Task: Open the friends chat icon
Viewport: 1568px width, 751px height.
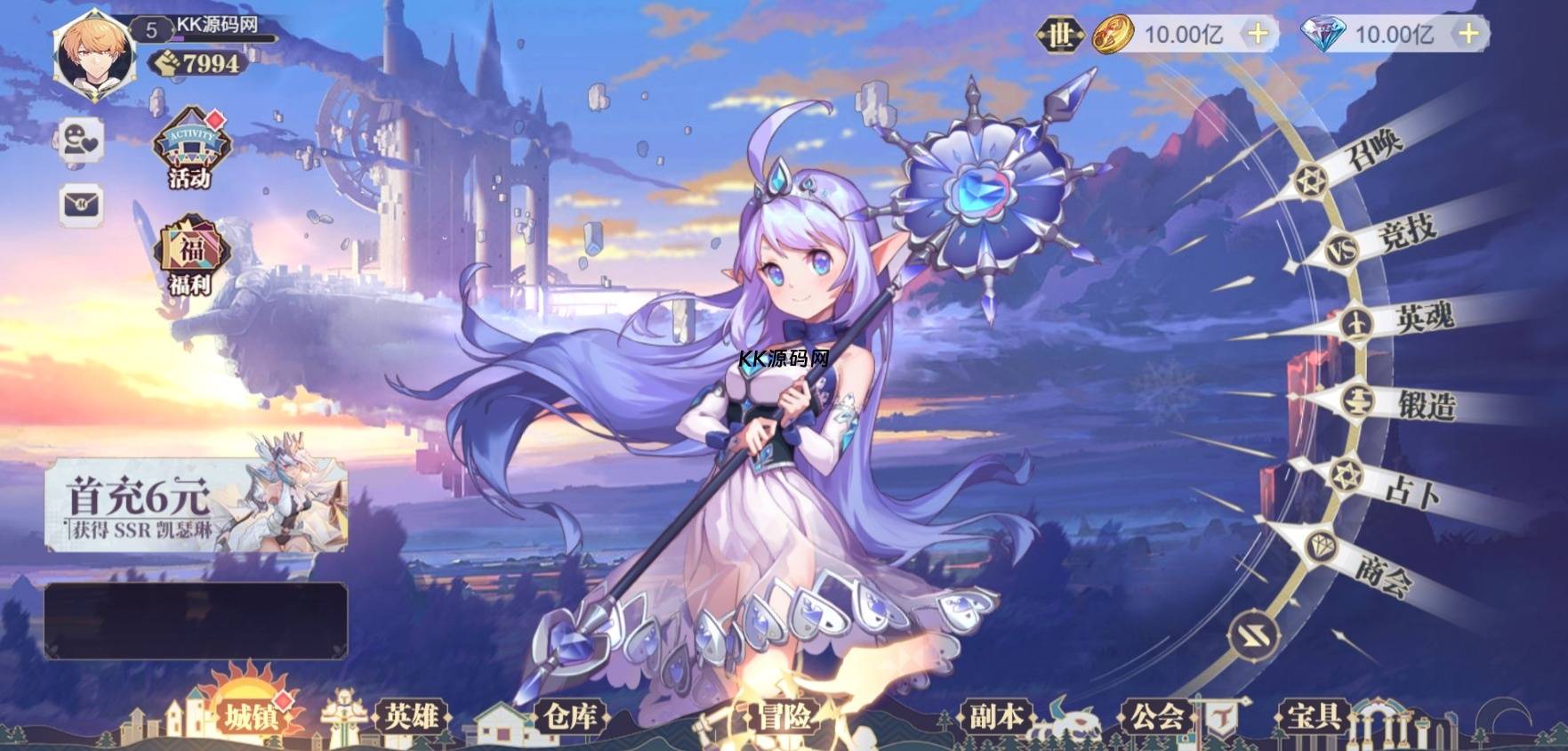Action: point(81,141)
